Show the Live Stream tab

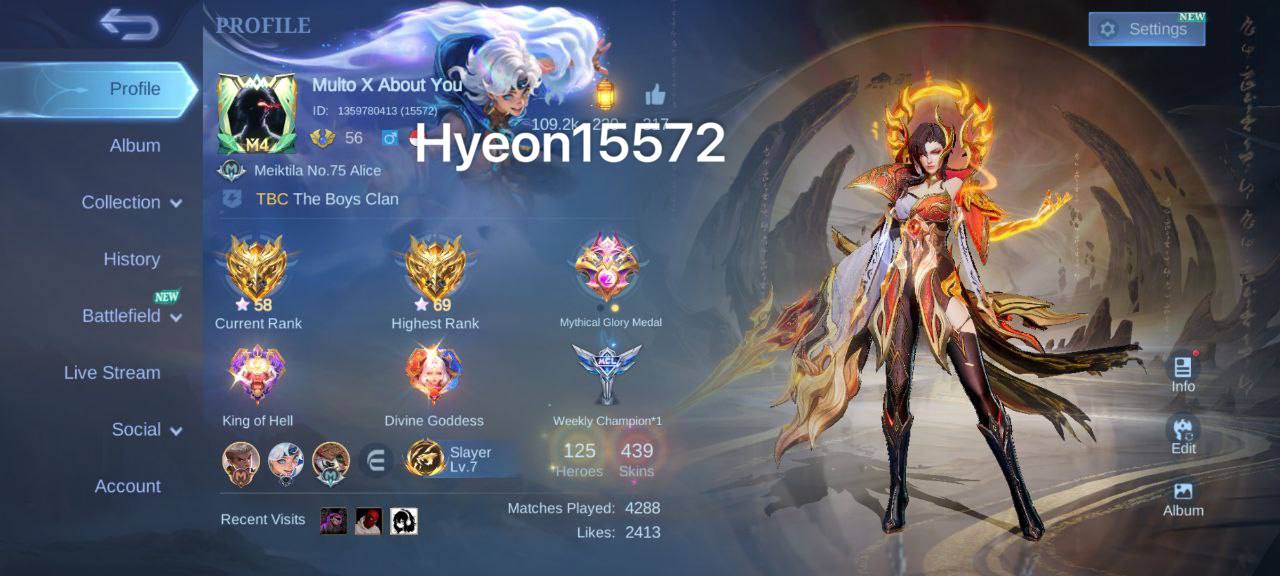point(112,373)
